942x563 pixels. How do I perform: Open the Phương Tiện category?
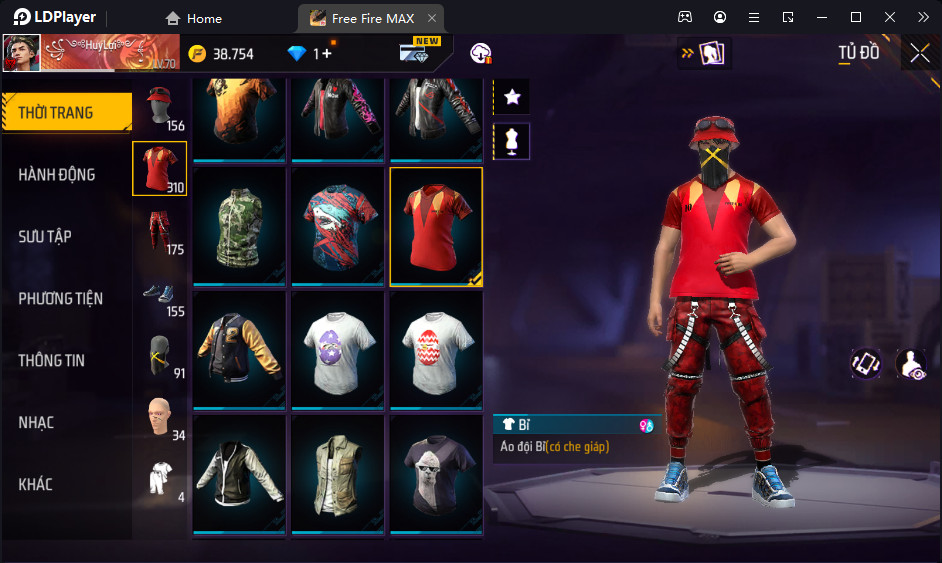[60, 299]
